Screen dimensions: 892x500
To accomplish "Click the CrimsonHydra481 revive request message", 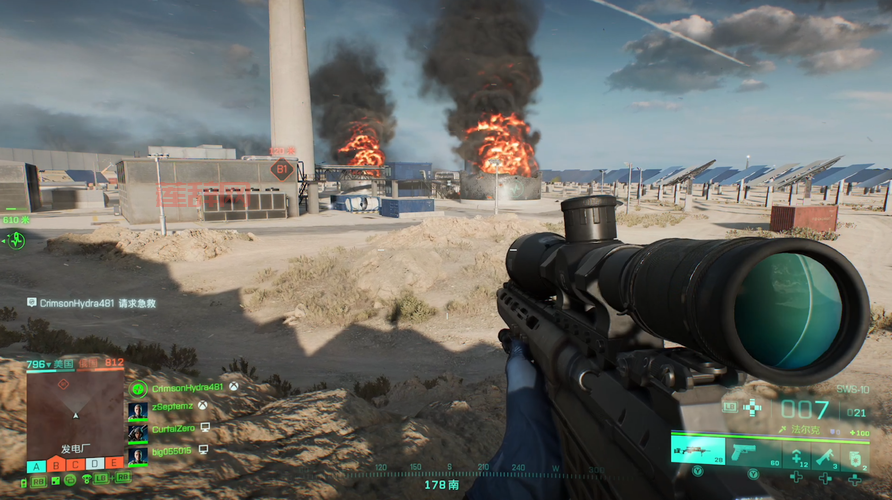I will pyautogui.click(x=92, y=302).
